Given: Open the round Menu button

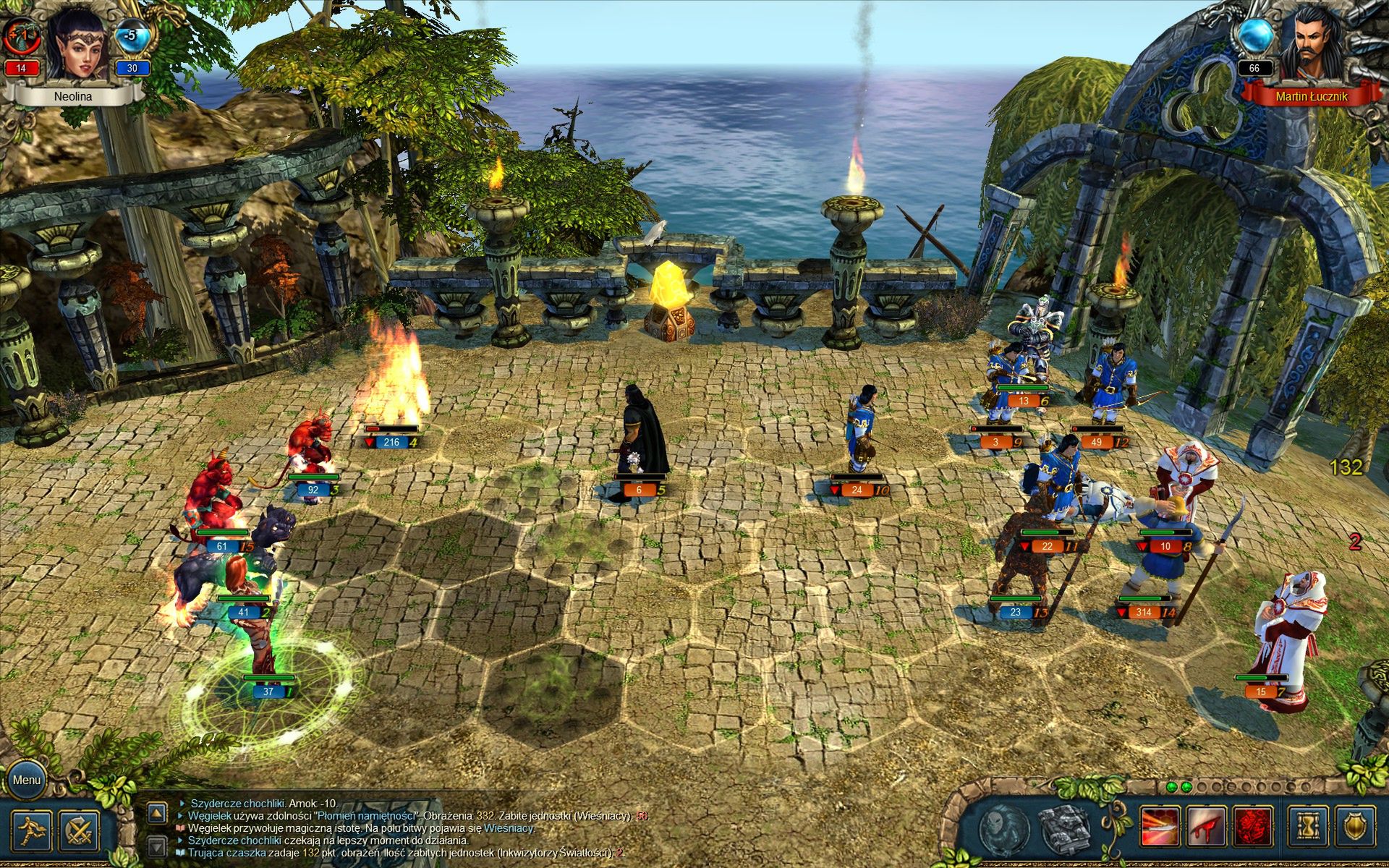Looking at the screenshot, I should [x=26, y=780].
